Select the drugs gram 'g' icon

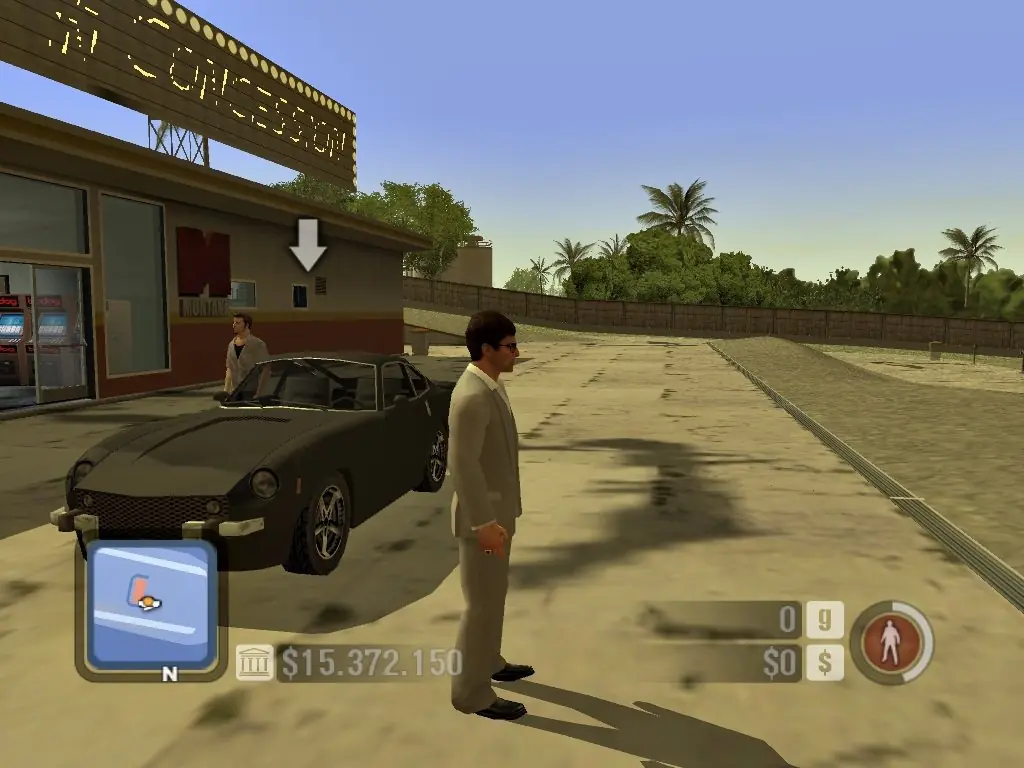coord(825,620)
